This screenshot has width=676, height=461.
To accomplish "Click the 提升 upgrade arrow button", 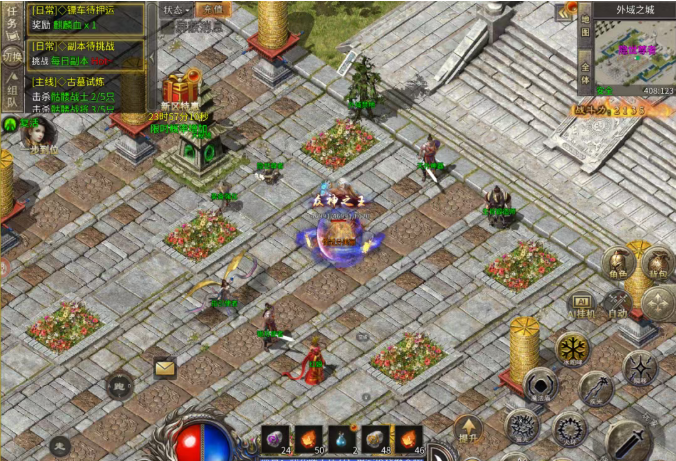I will pyautogui.click(x=468, y=430).
